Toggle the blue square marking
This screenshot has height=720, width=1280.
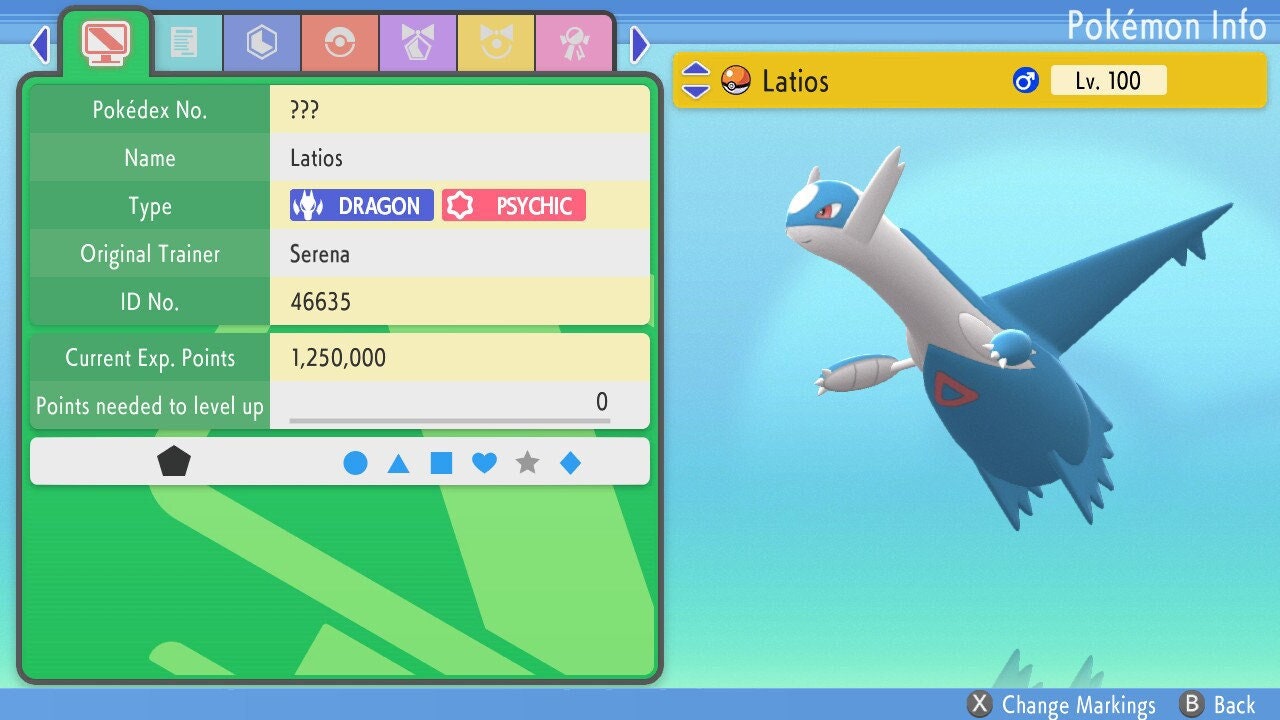pyautogui.click(x=441, y=463)
